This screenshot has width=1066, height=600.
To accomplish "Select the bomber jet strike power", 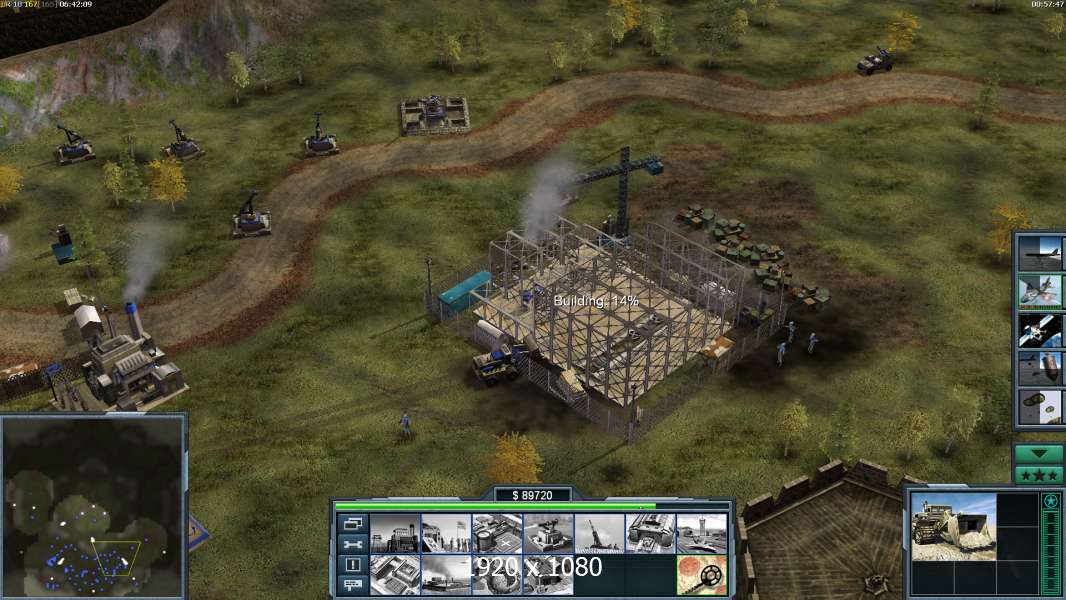I will tap(1040, 253).
